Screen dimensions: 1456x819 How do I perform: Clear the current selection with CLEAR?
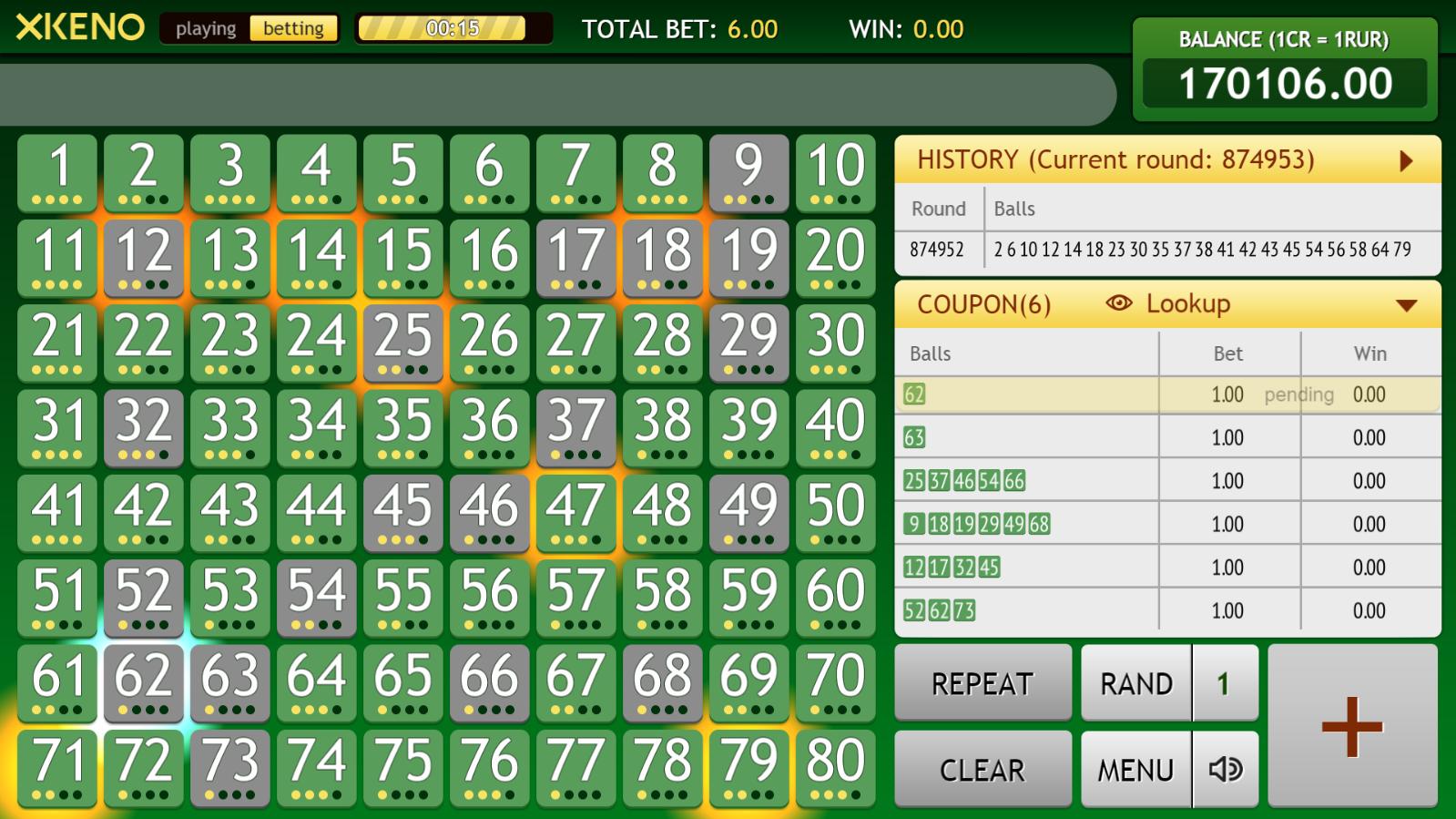[x=983, y=770]
